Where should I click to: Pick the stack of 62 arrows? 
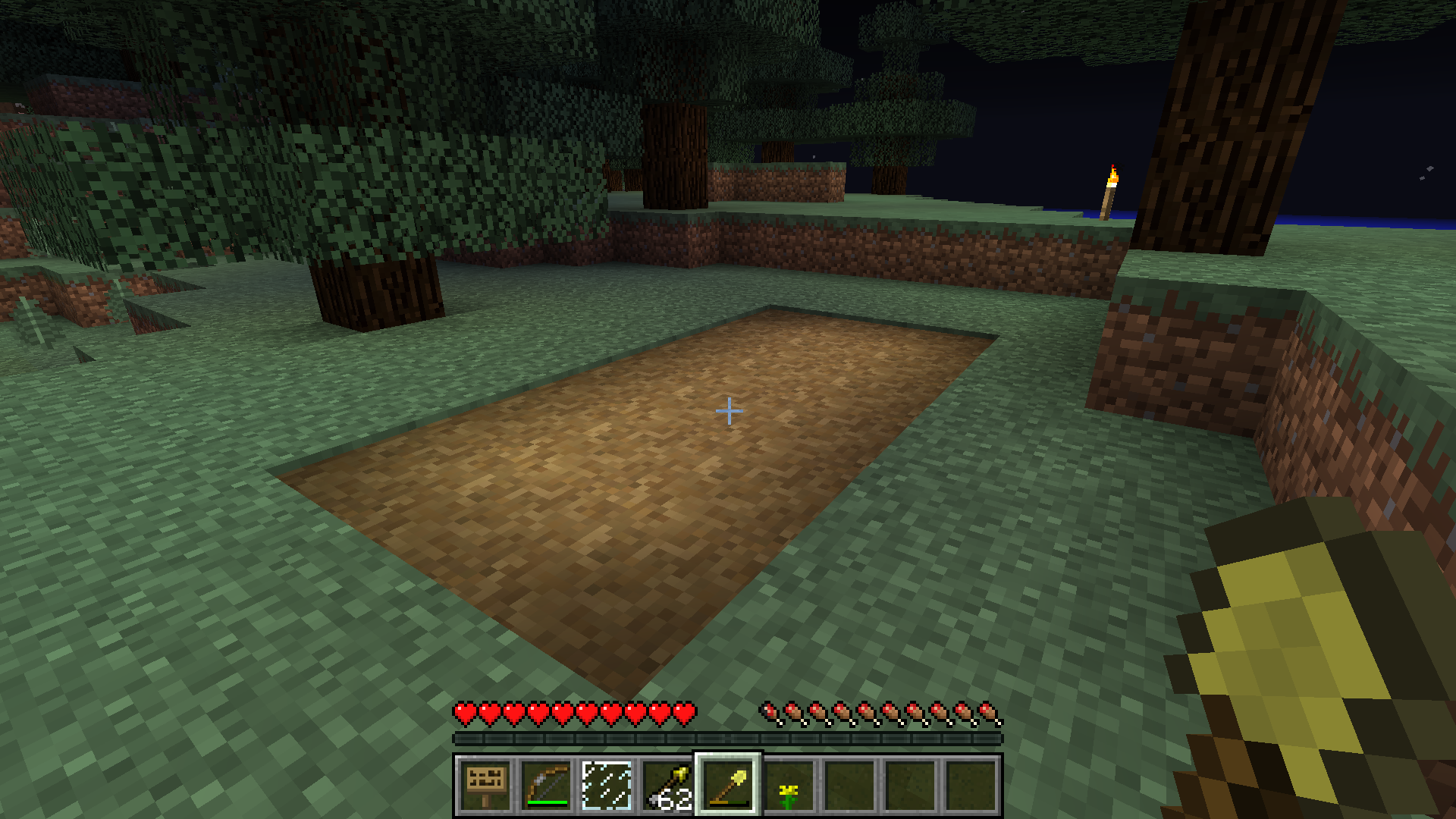[x=667, y=785]
